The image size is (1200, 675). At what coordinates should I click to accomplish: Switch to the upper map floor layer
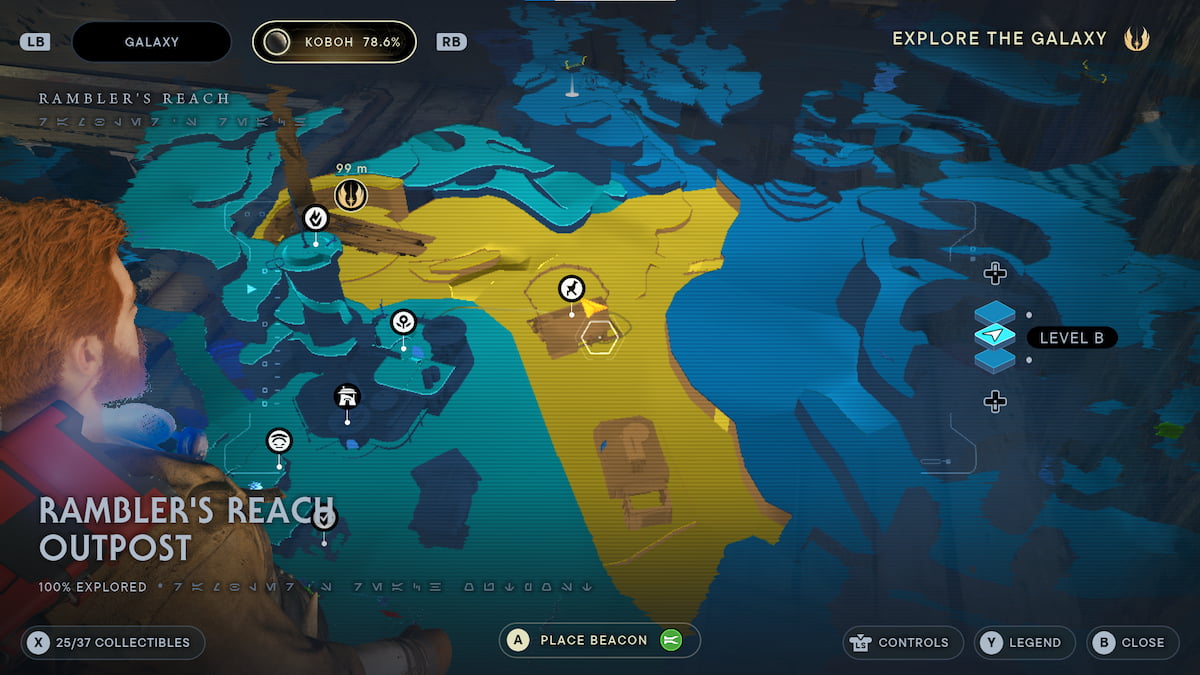[995, 273]
